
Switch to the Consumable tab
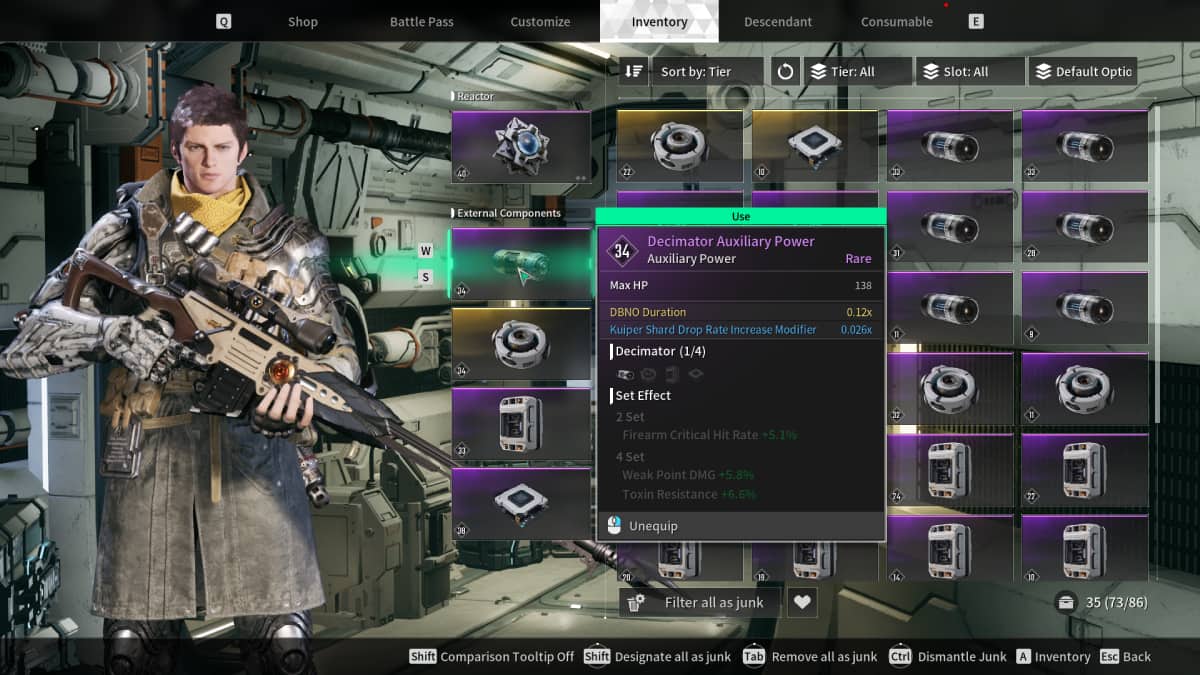(896, 22)
